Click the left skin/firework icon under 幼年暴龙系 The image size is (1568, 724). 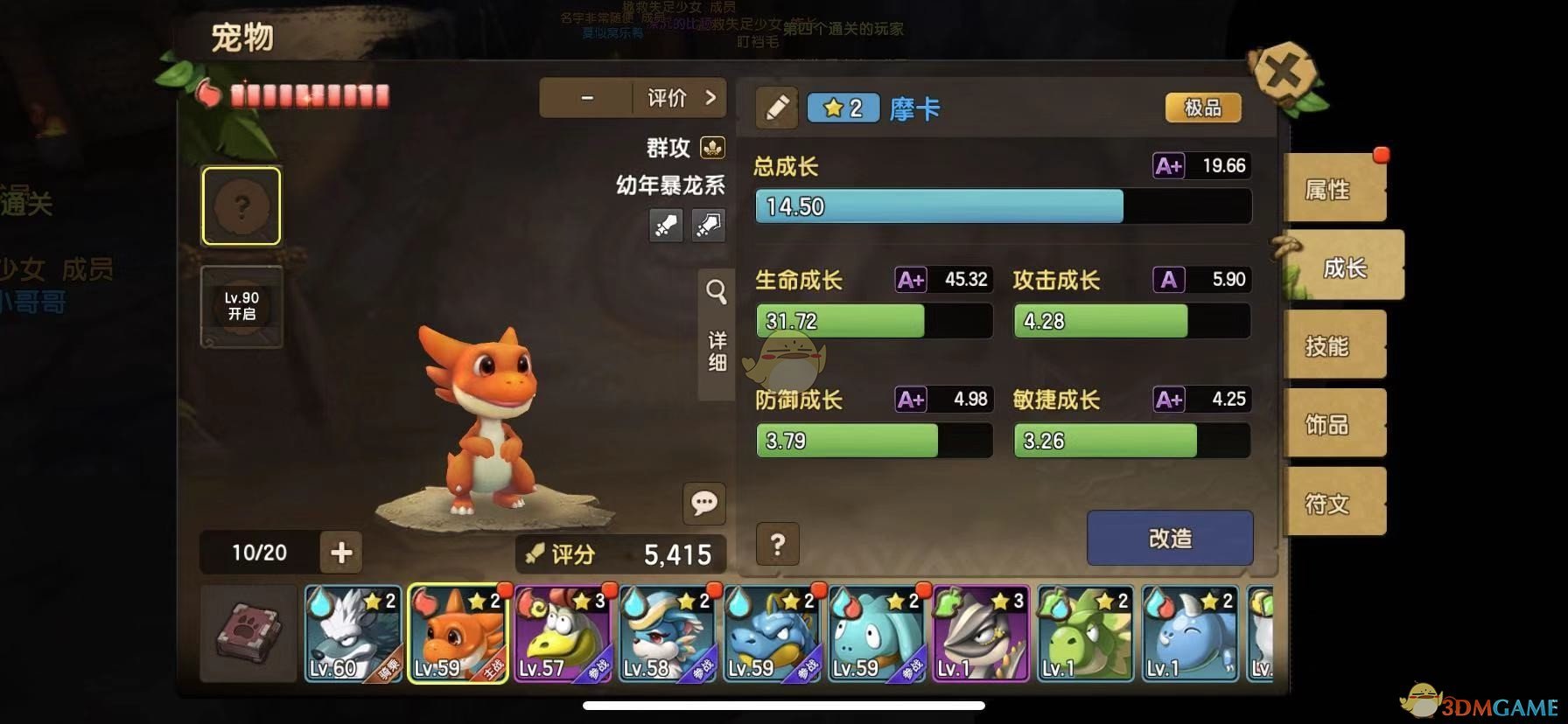tap(666, 226)
